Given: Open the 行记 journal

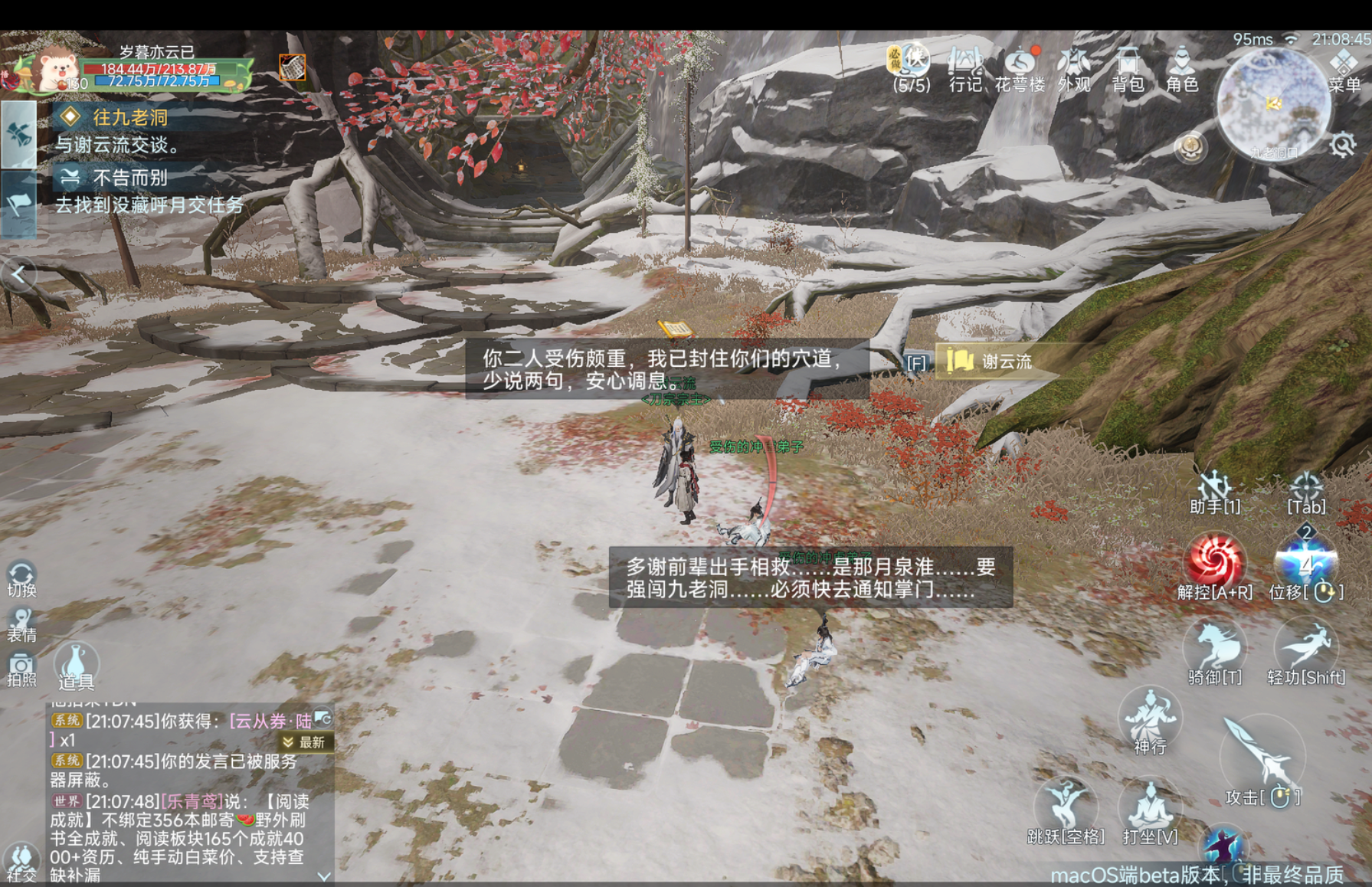Looking at the screenshot, I should pos(964,68).
